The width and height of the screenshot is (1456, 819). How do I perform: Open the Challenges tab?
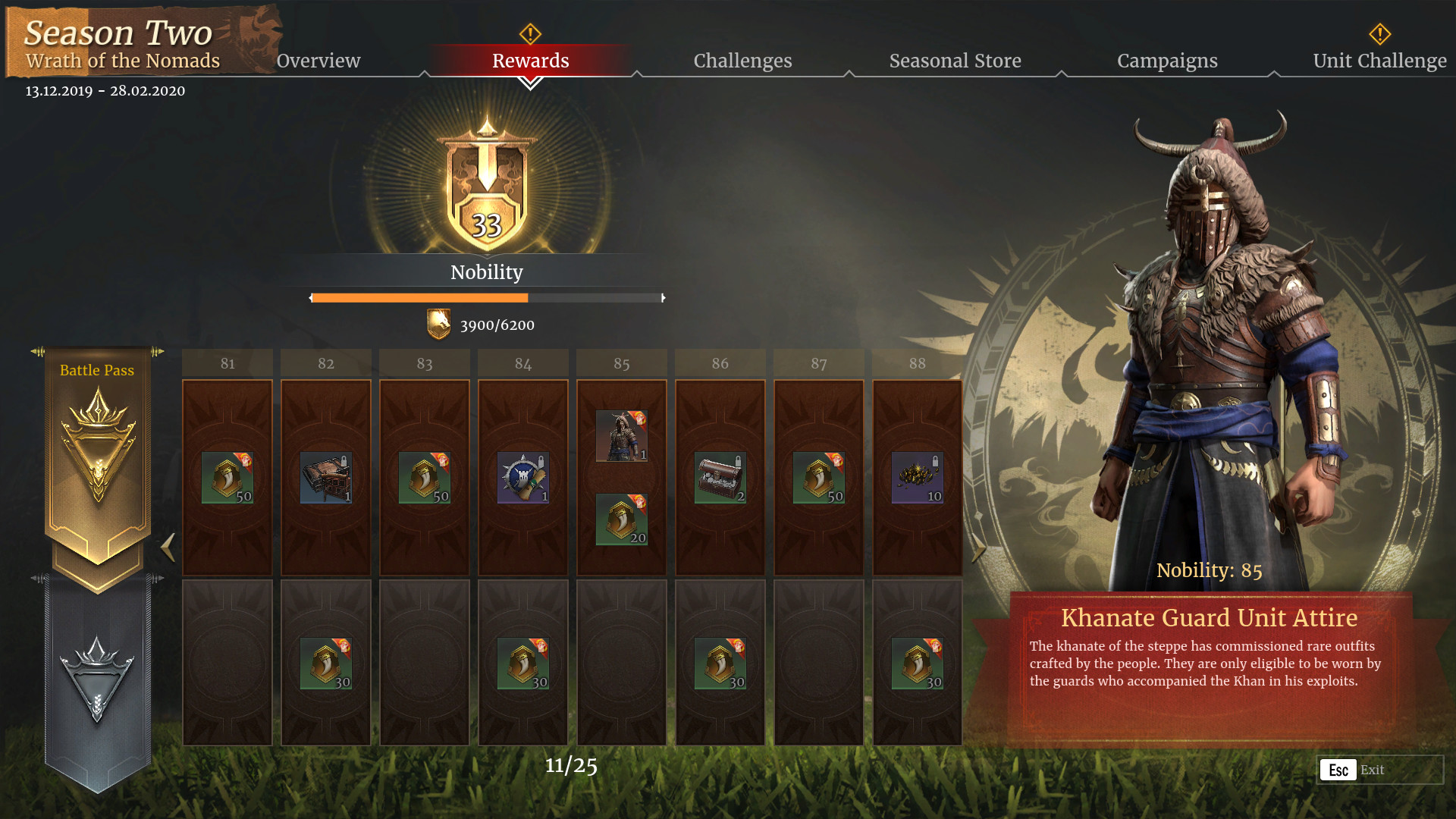click(x=742, y=61)
